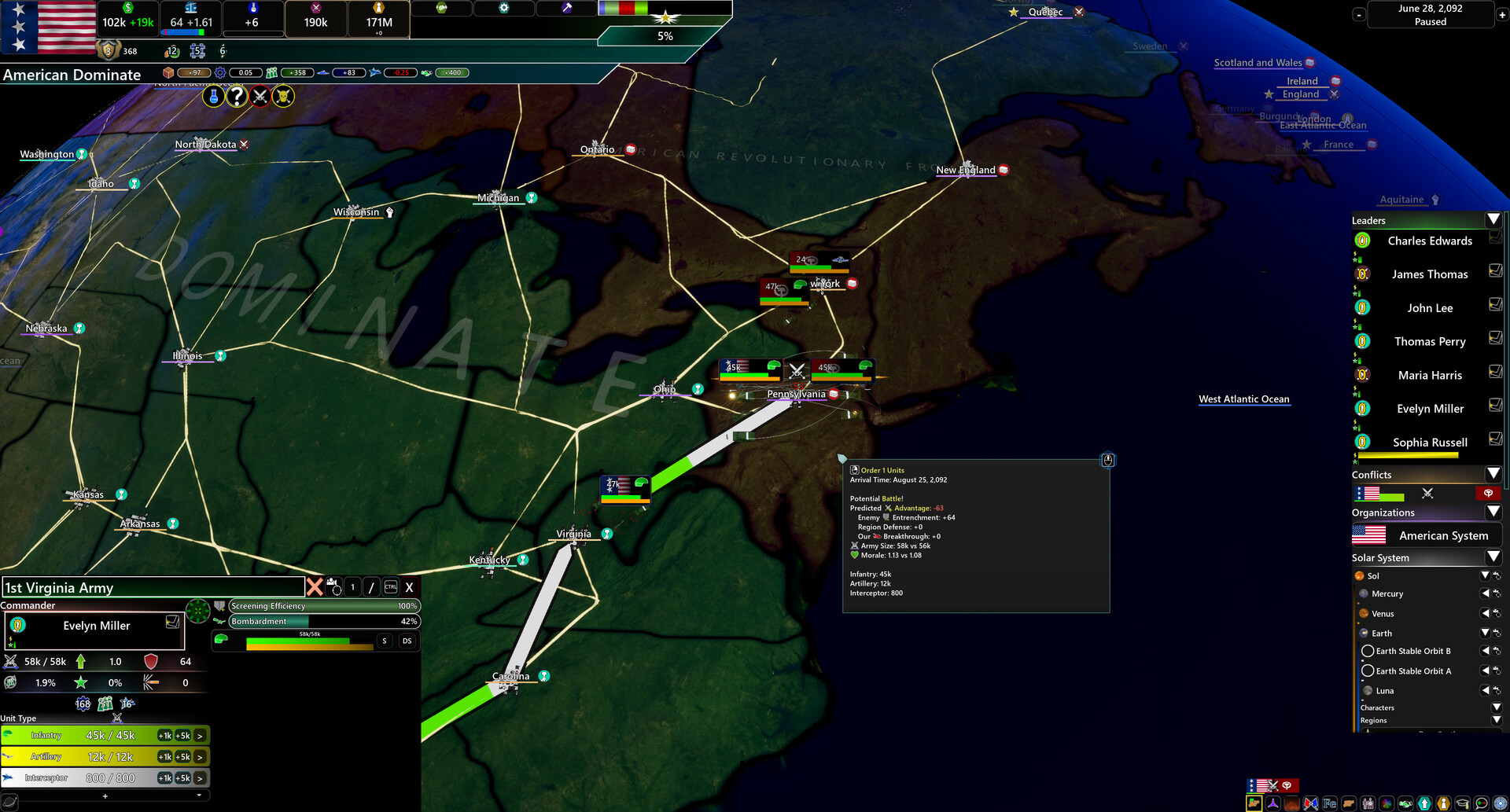Add 5k Infantry to the army
The image size is (1510, 812).
point(183,736)
